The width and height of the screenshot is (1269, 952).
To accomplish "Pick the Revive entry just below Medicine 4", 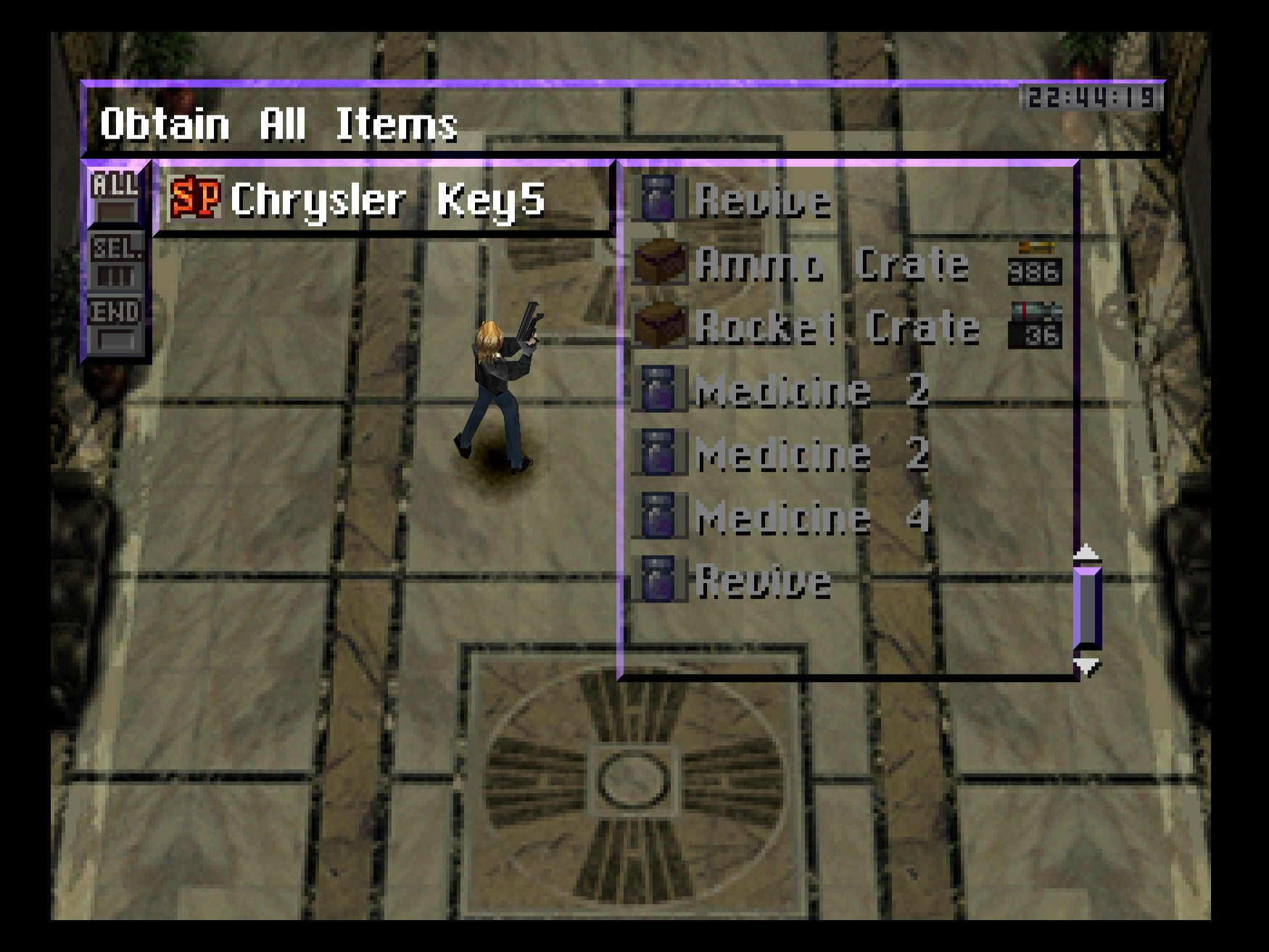I will click(763, 581).
